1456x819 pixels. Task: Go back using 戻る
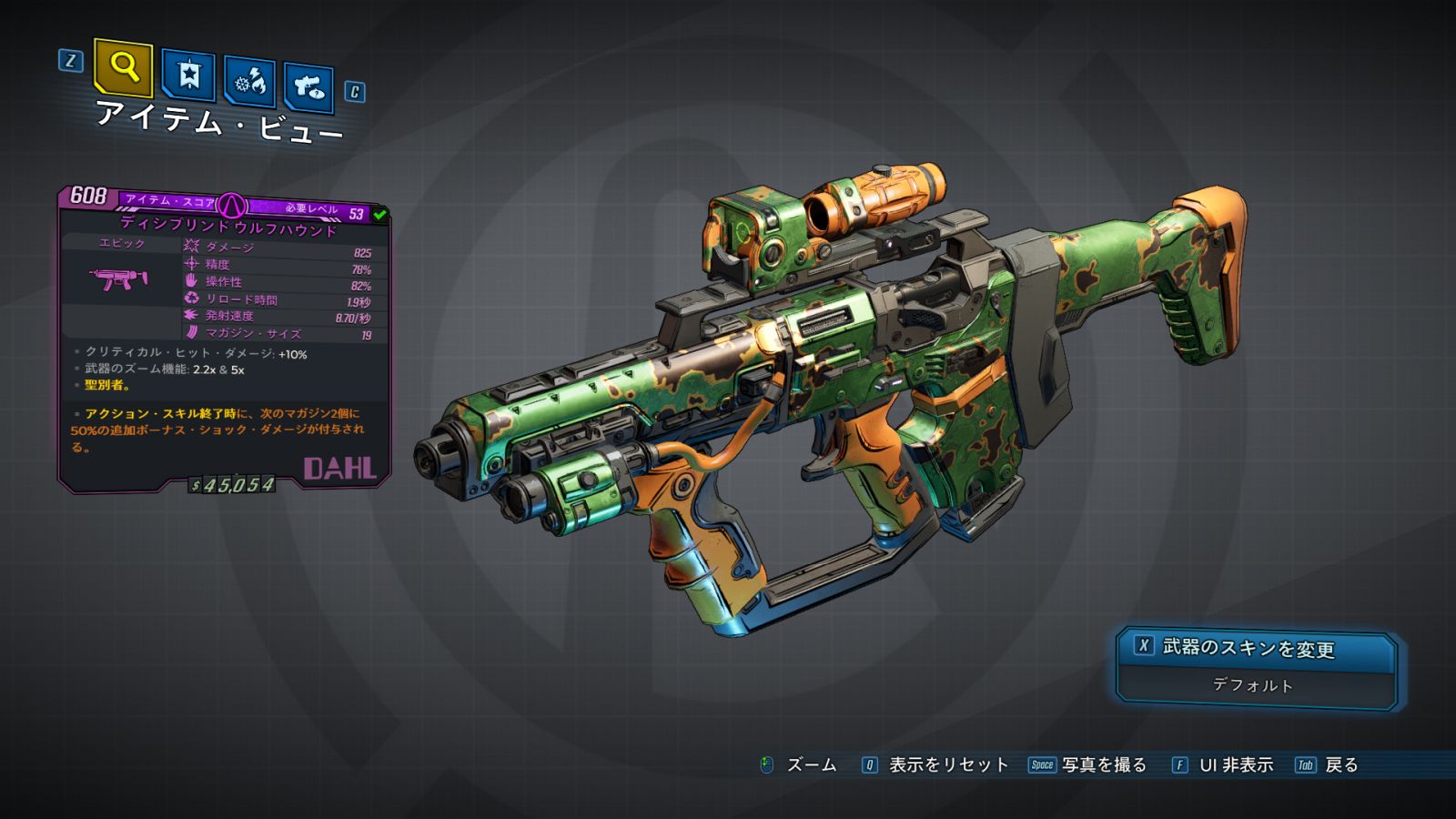click(1340, 765)
